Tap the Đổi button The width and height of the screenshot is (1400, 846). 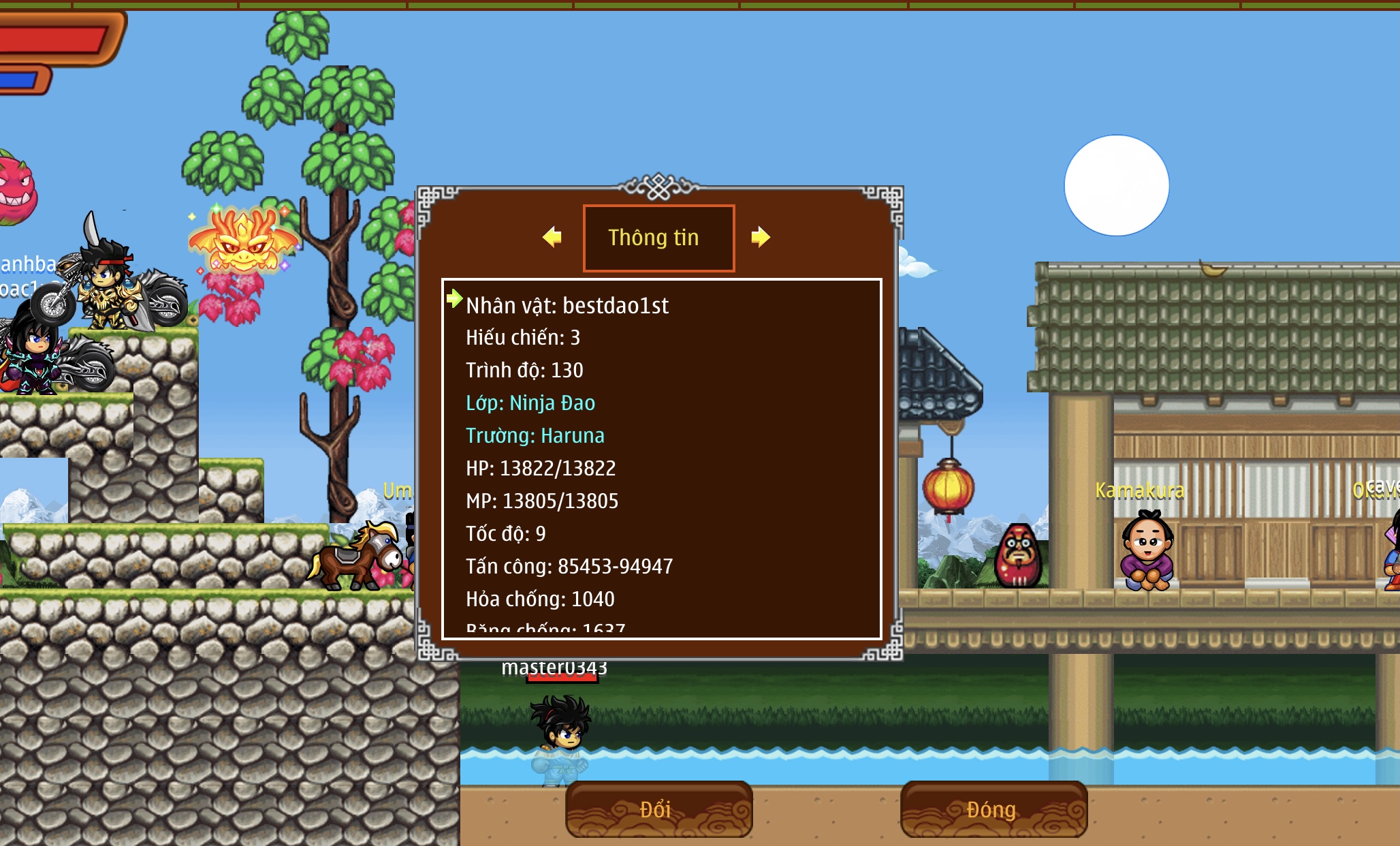tap(658, 809)
